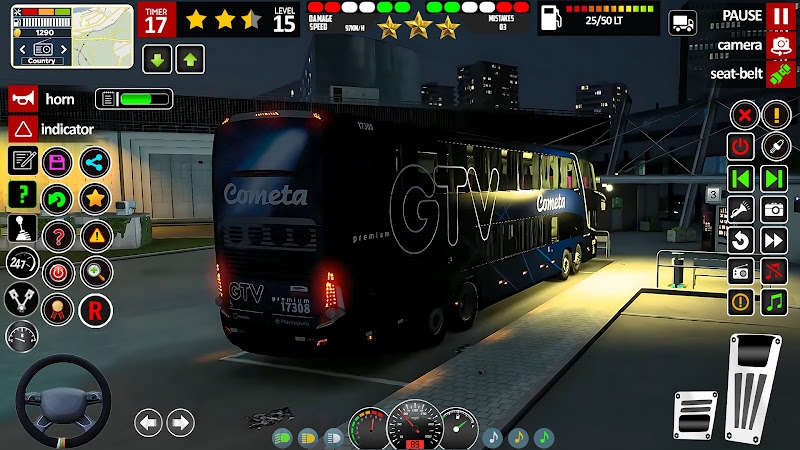800x450 pixels.
Task: Steer left with the left arrow
Action: (148, 423)
